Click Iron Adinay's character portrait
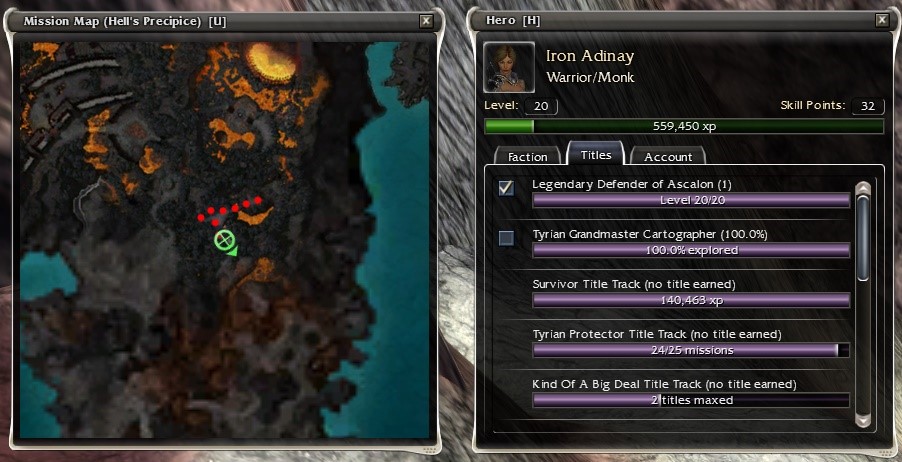 (508, 66)
